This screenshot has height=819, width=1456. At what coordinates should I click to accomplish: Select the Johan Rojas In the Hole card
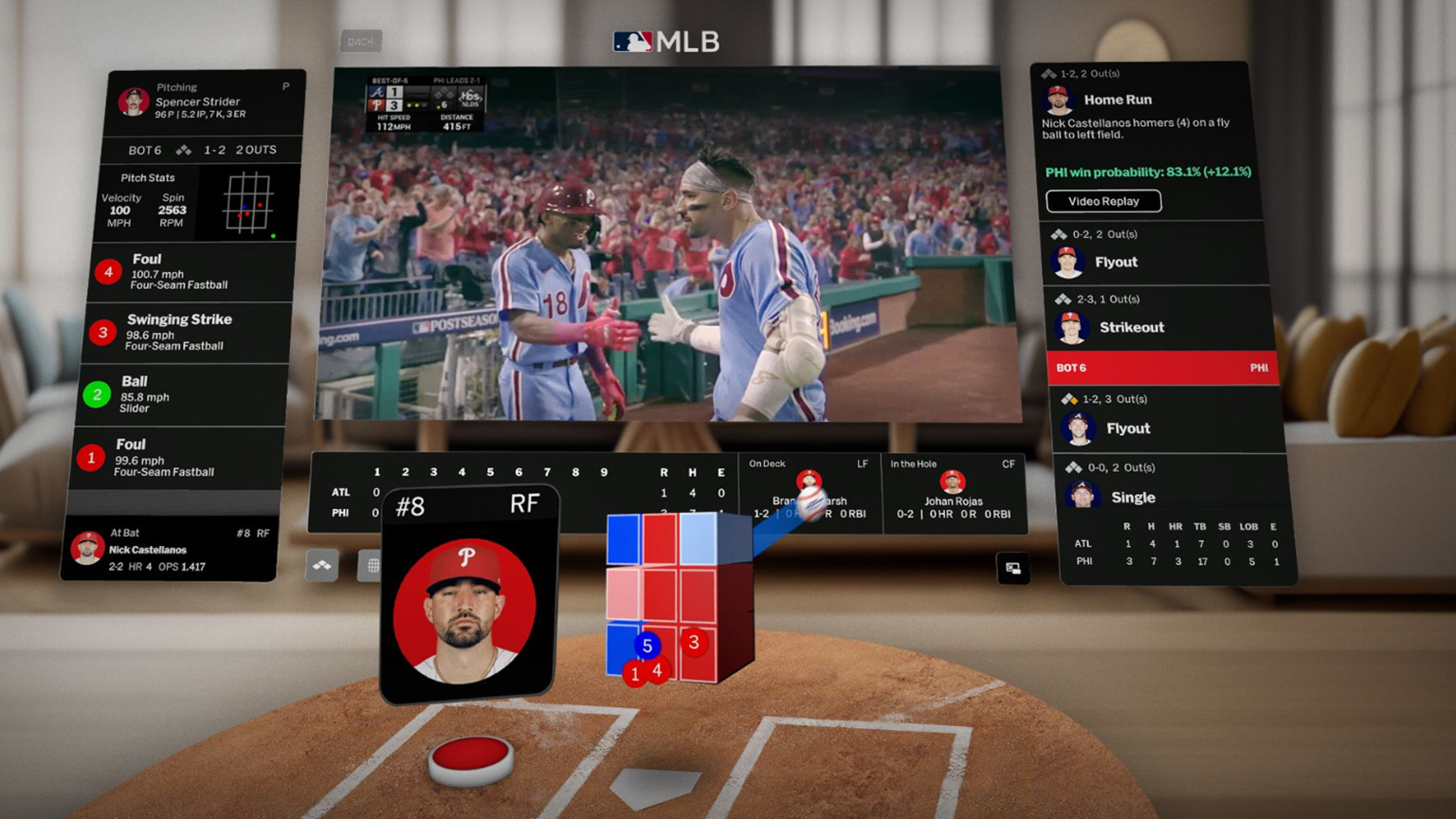tap(953, 493)
